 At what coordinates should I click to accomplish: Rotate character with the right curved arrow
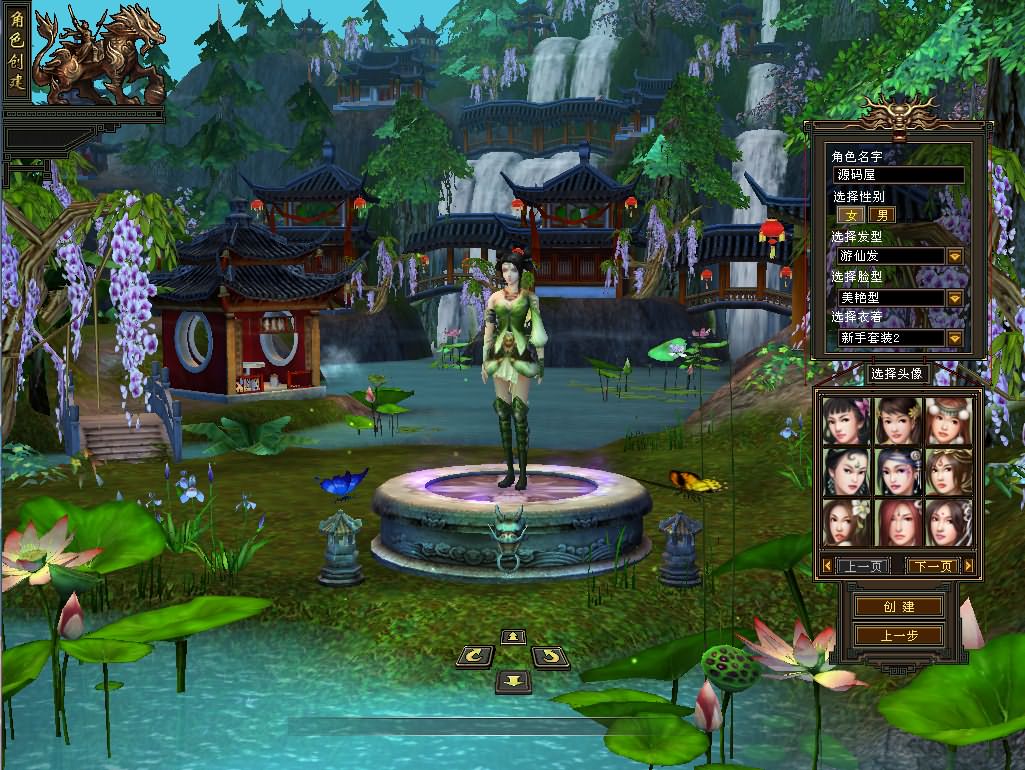(x=550, y=657)
